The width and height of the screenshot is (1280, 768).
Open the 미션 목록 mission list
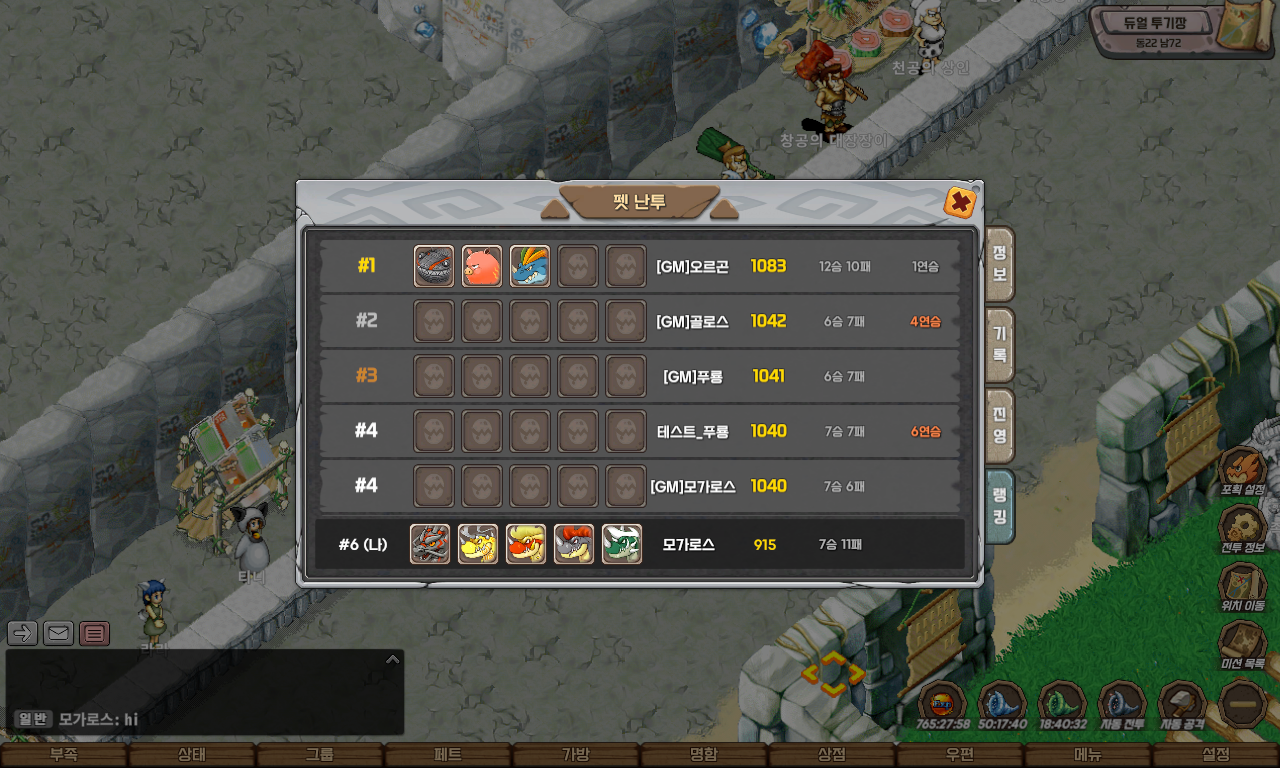pos(1243,643)
